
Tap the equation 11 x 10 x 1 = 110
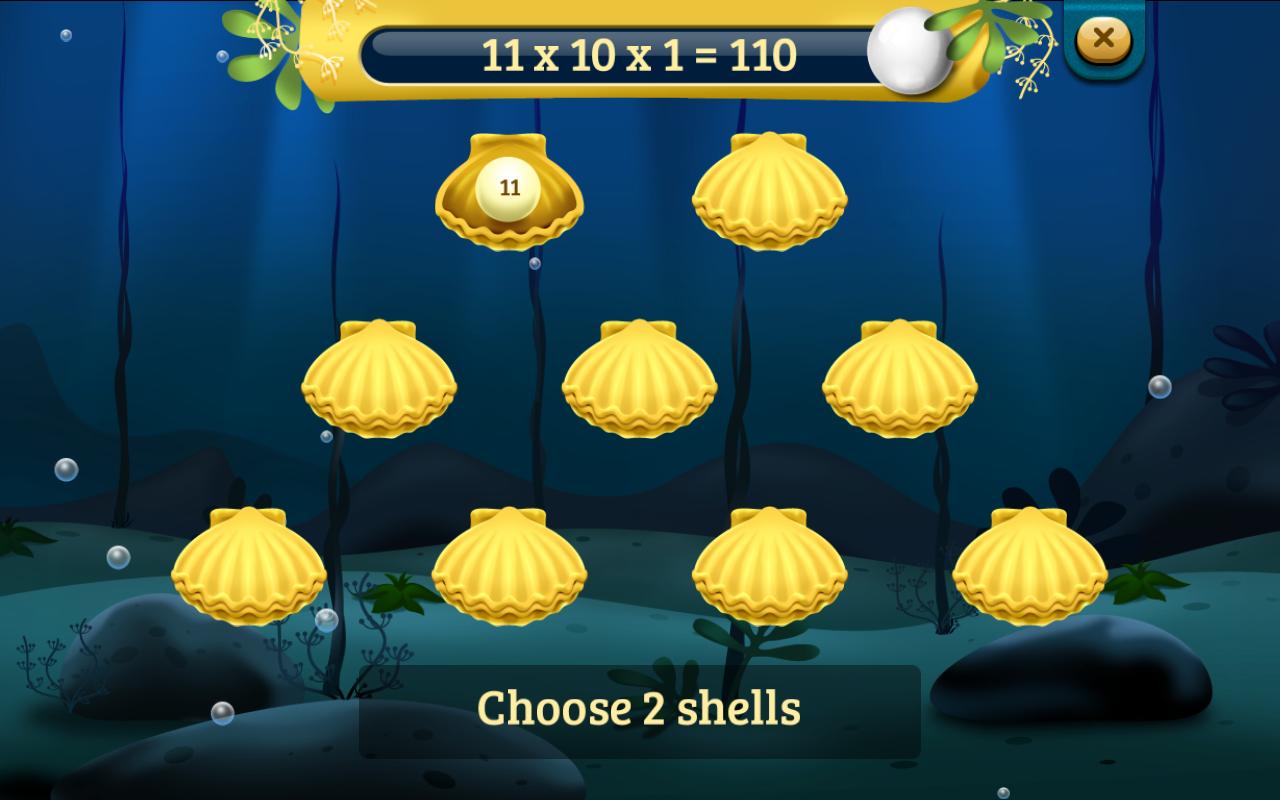(x=638, y=55)
